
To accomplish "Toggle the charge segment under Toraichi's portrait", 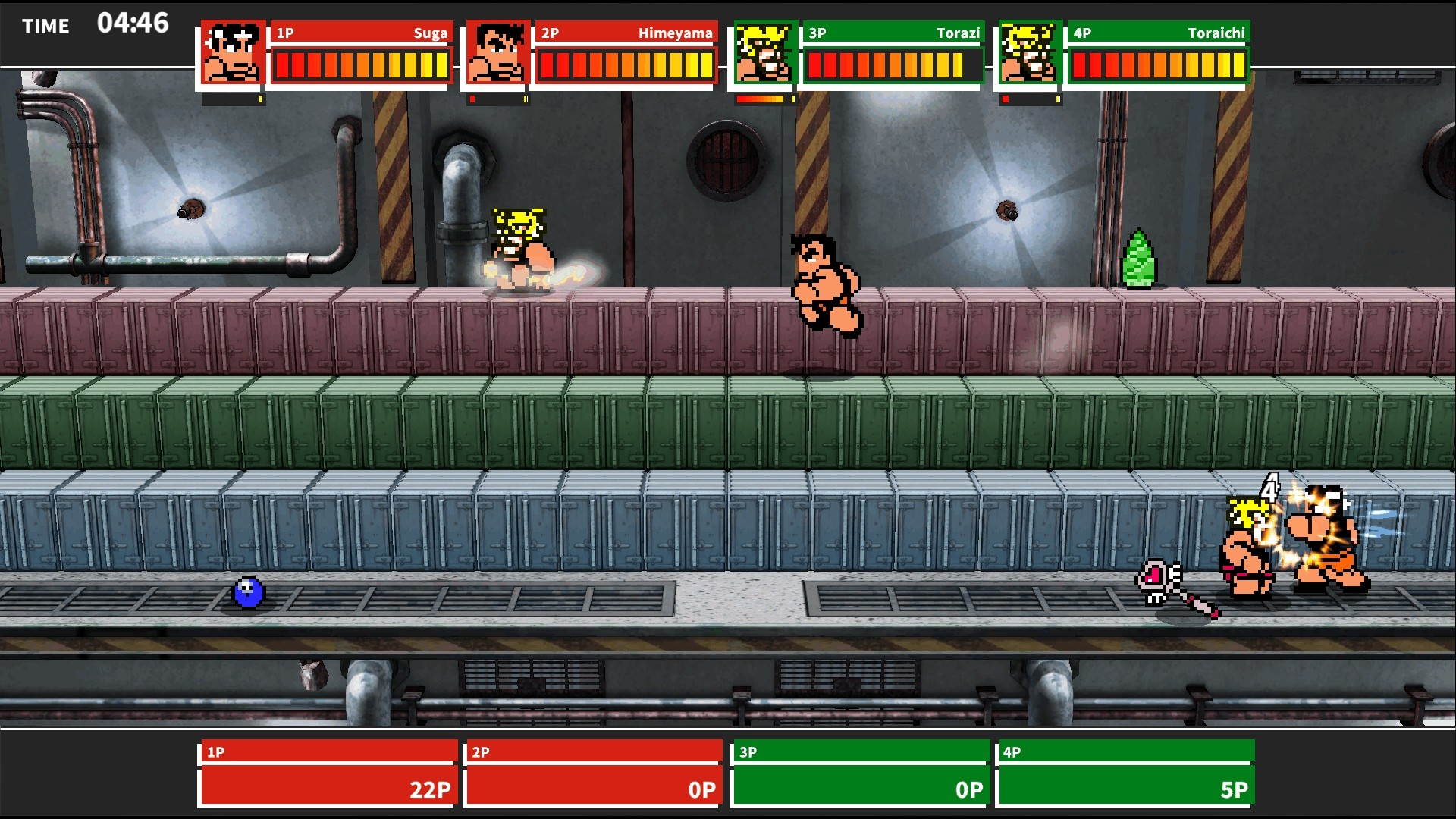I will coord(1005,98).
